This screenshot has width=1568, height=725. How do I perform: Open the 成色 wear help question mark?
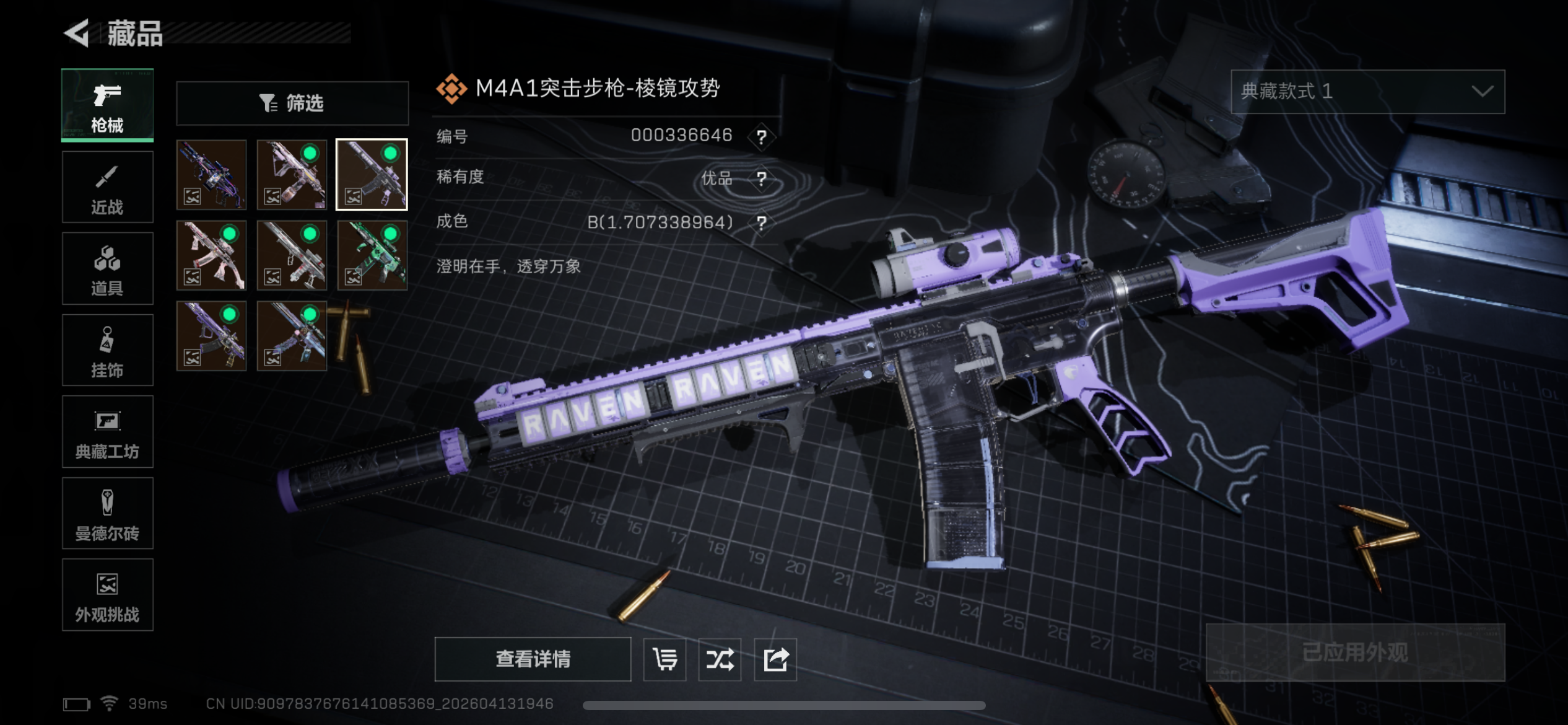tap(761, 222)
